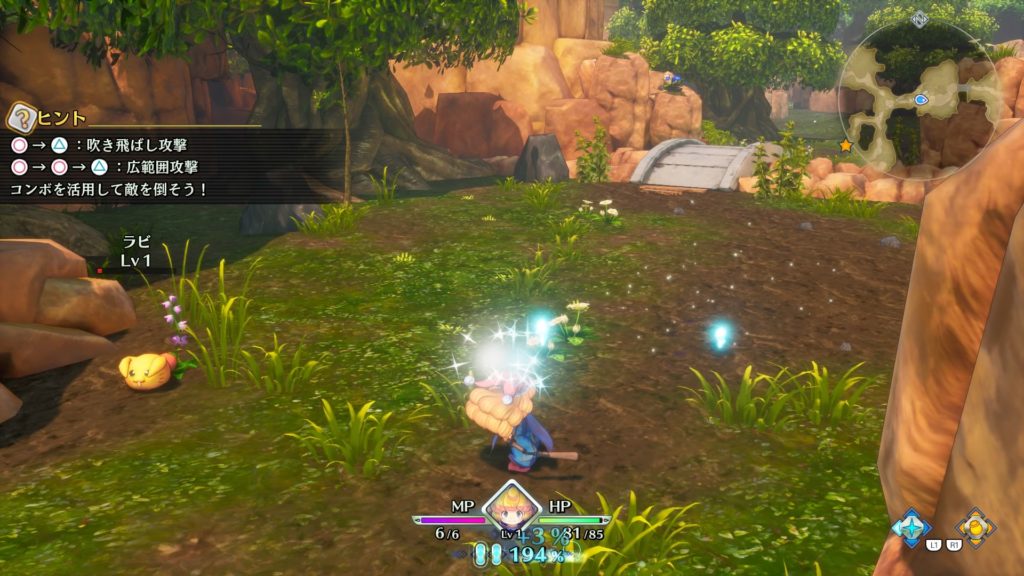The width and height of the screenshot is (1024, 576).
Task: Click the hint question mark icon
Action: pos(20,118)
